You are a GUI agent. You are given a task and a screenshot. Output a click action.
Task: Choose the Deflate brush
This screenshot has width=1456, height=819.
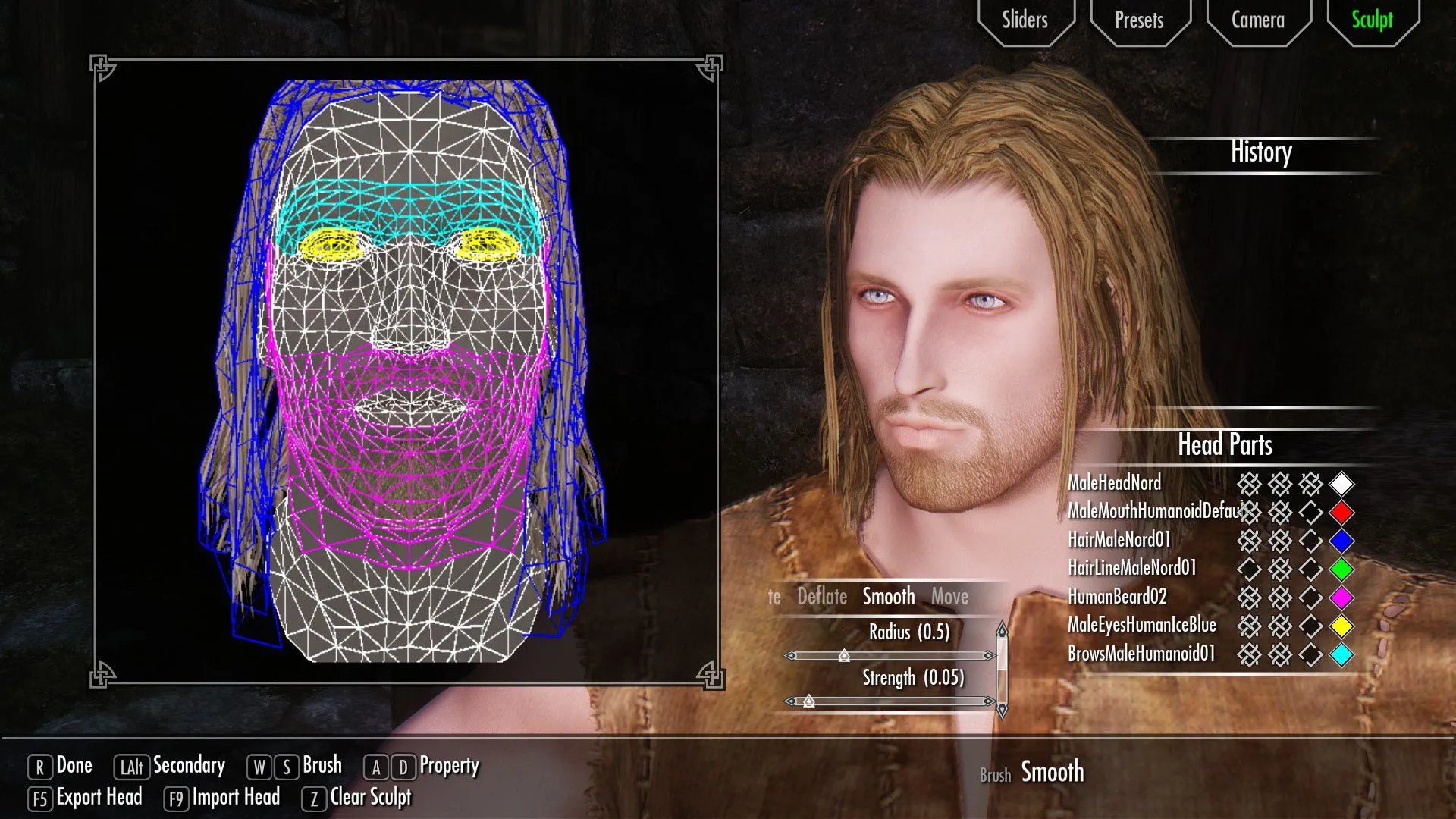(x=822, y=598)
